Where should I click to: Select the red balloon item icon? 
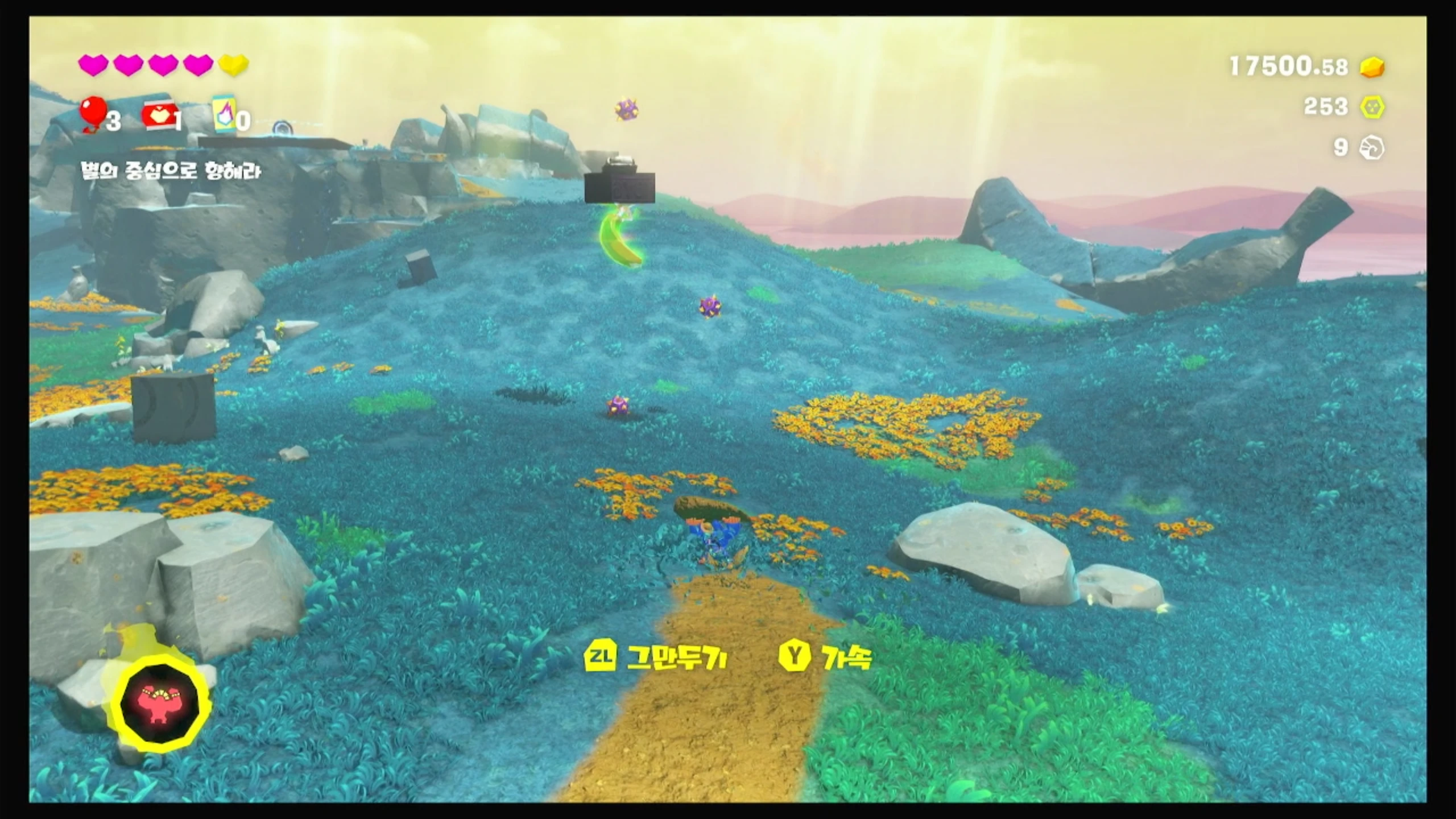(x=94, y=112)
